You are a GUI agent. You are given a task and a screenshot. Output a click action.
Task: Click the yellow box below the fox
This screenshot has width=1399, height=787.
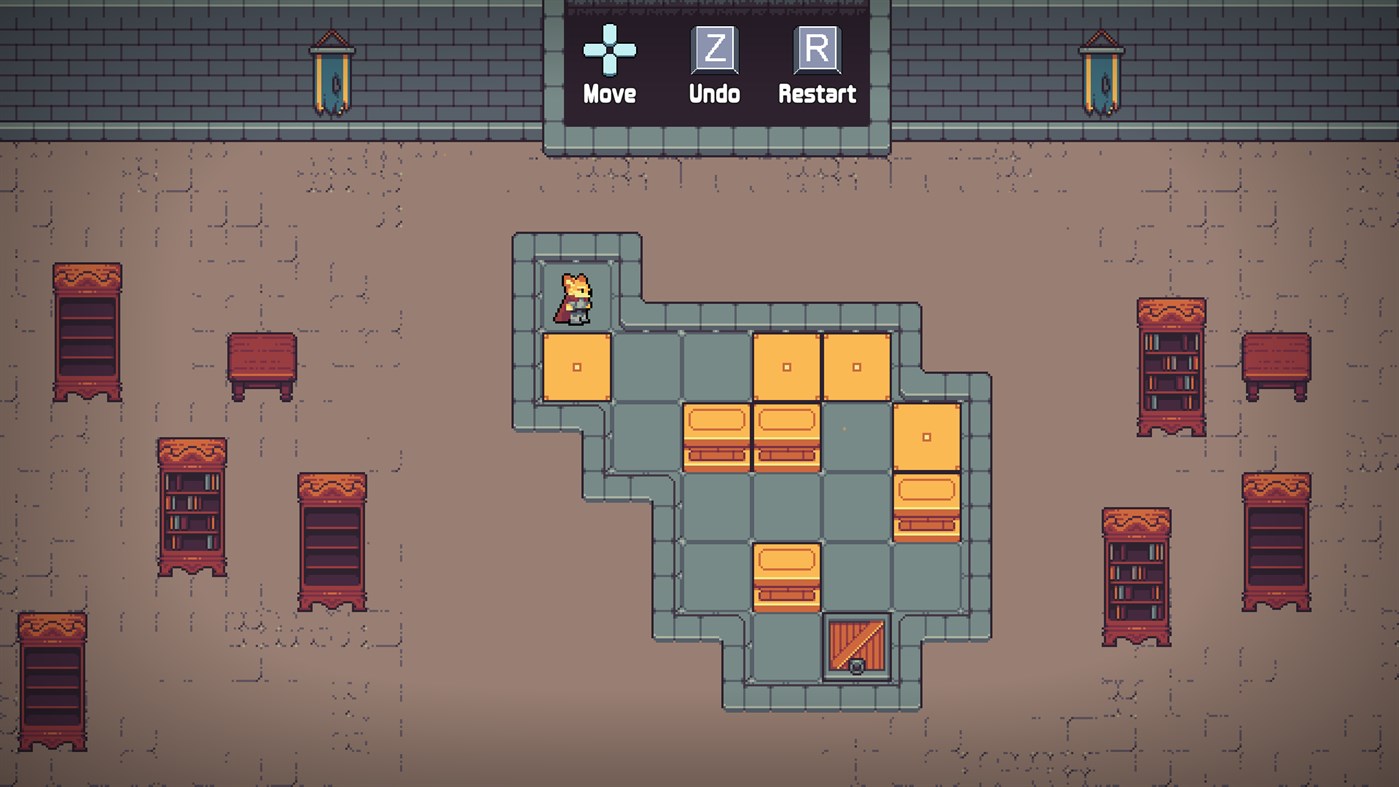[x=576, y=366]
